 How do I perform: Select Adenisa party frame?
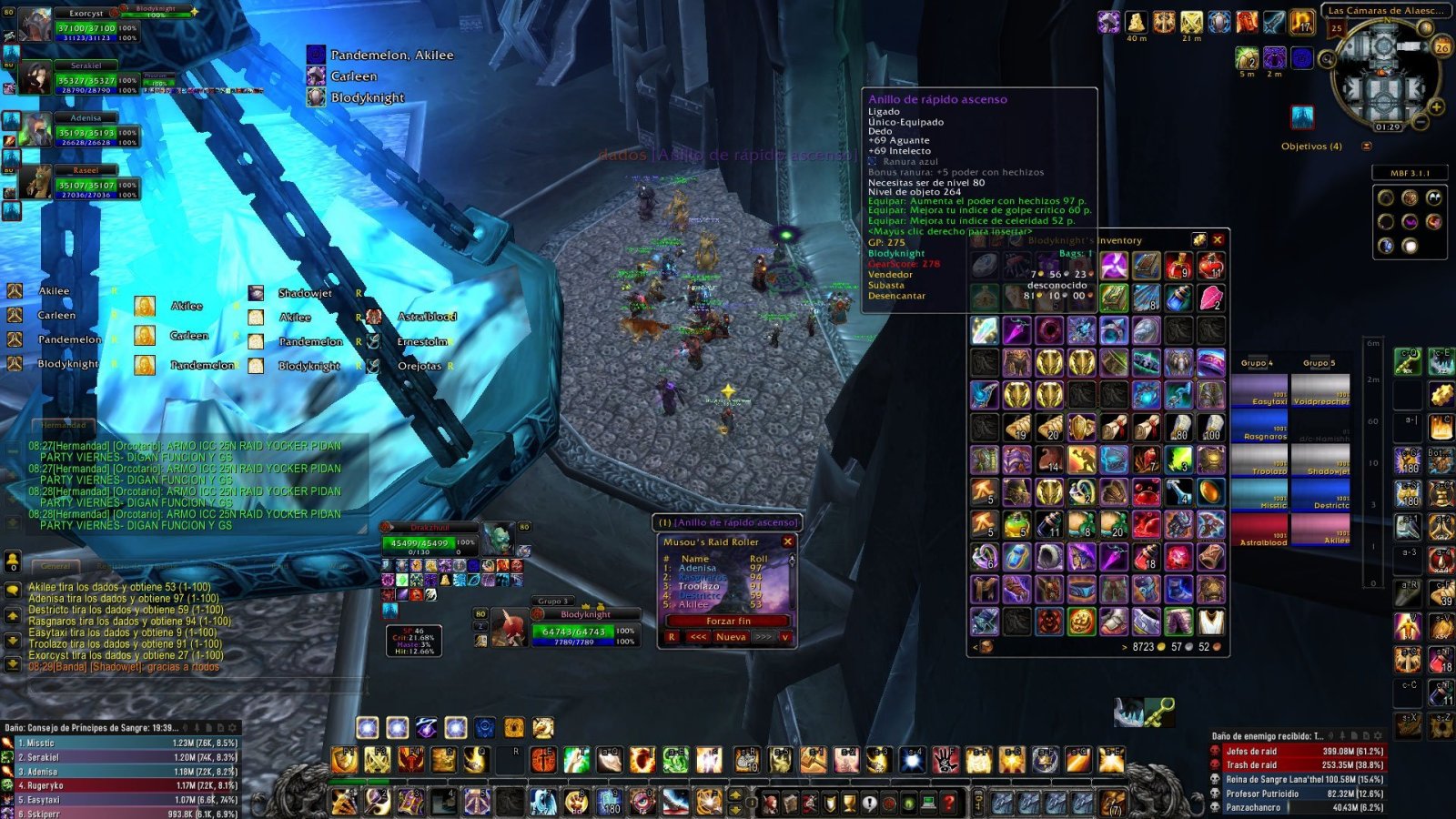(x=86, y=132)
